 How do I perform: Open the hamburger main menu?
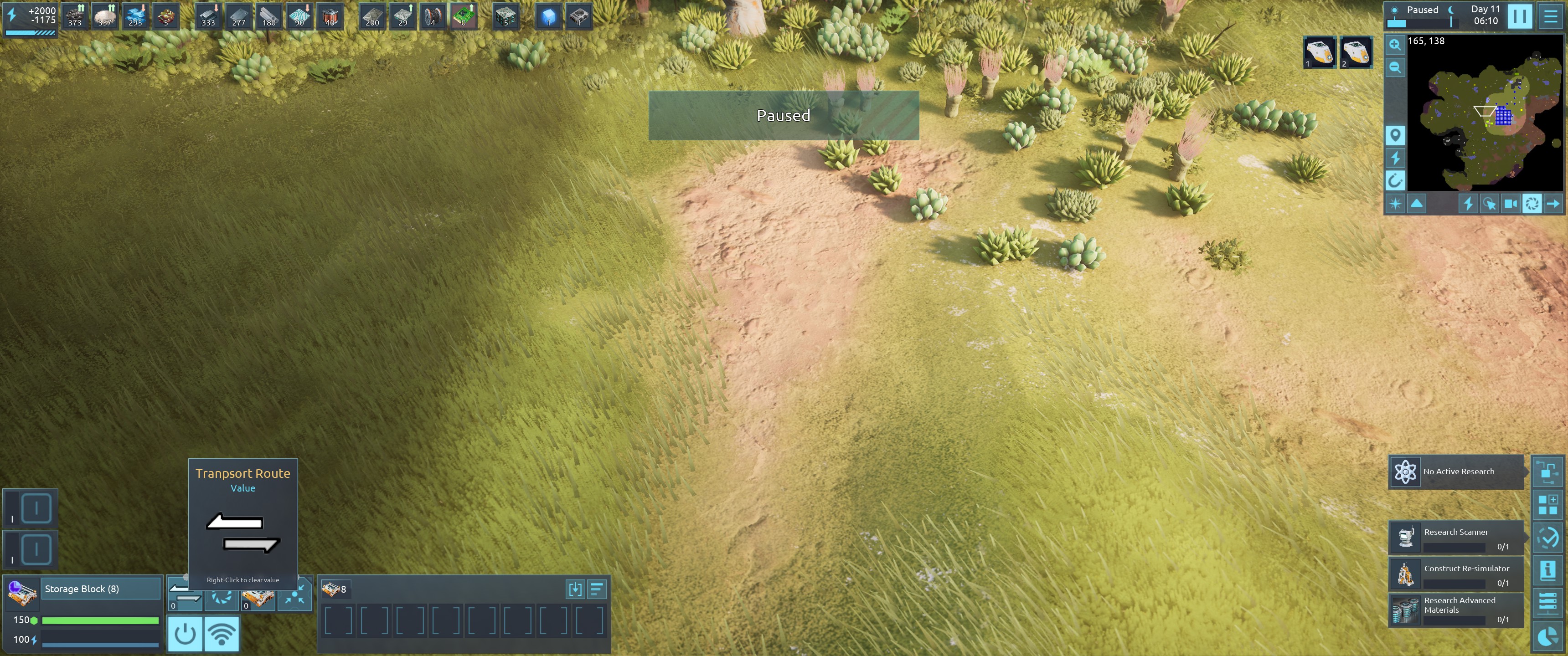pyautogui.click(x=1550, y=16)
